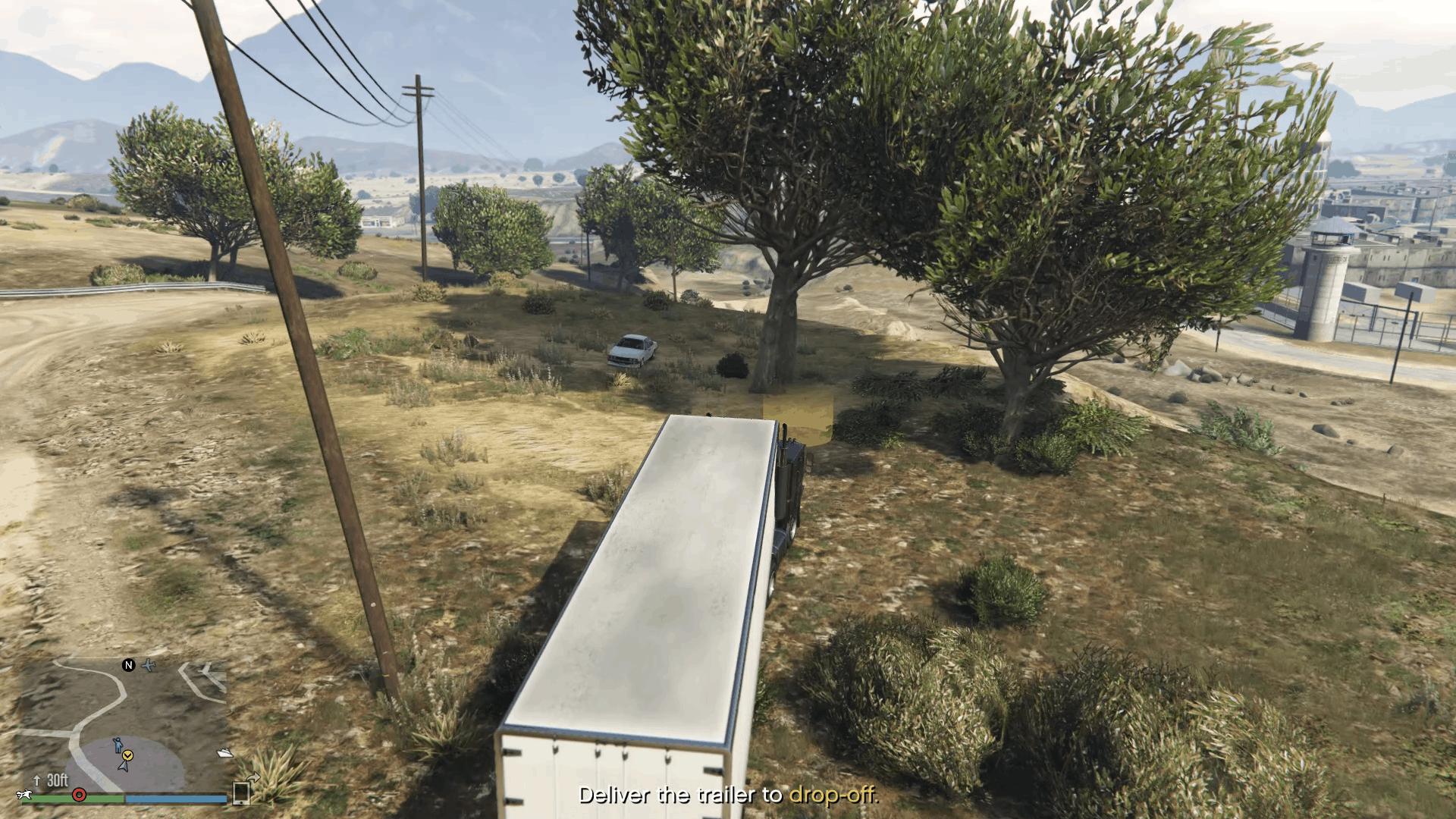Viewport: 1456px width, 819px height.
Task: Click the North compass indicator on minimap
Action: click(129, 665)
